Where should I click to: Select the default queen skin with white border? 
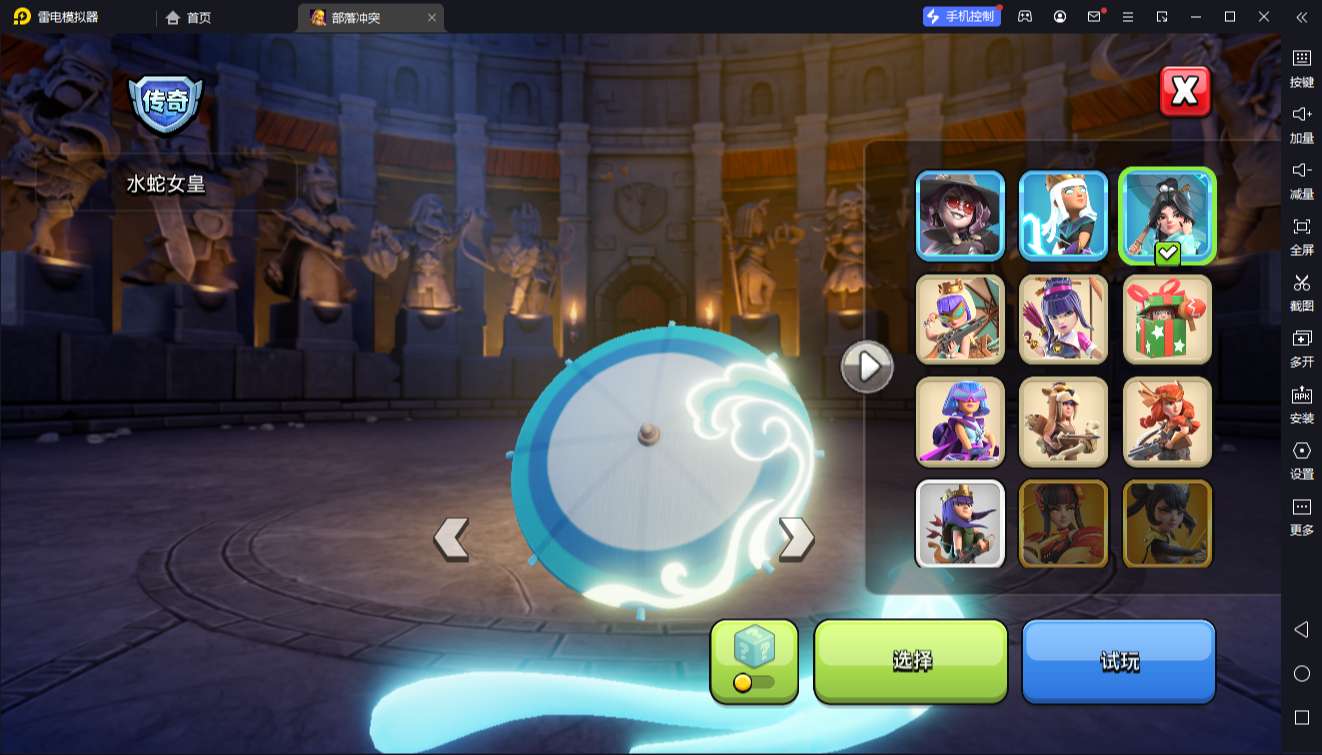pyautogui.click(x=960, y=524)
